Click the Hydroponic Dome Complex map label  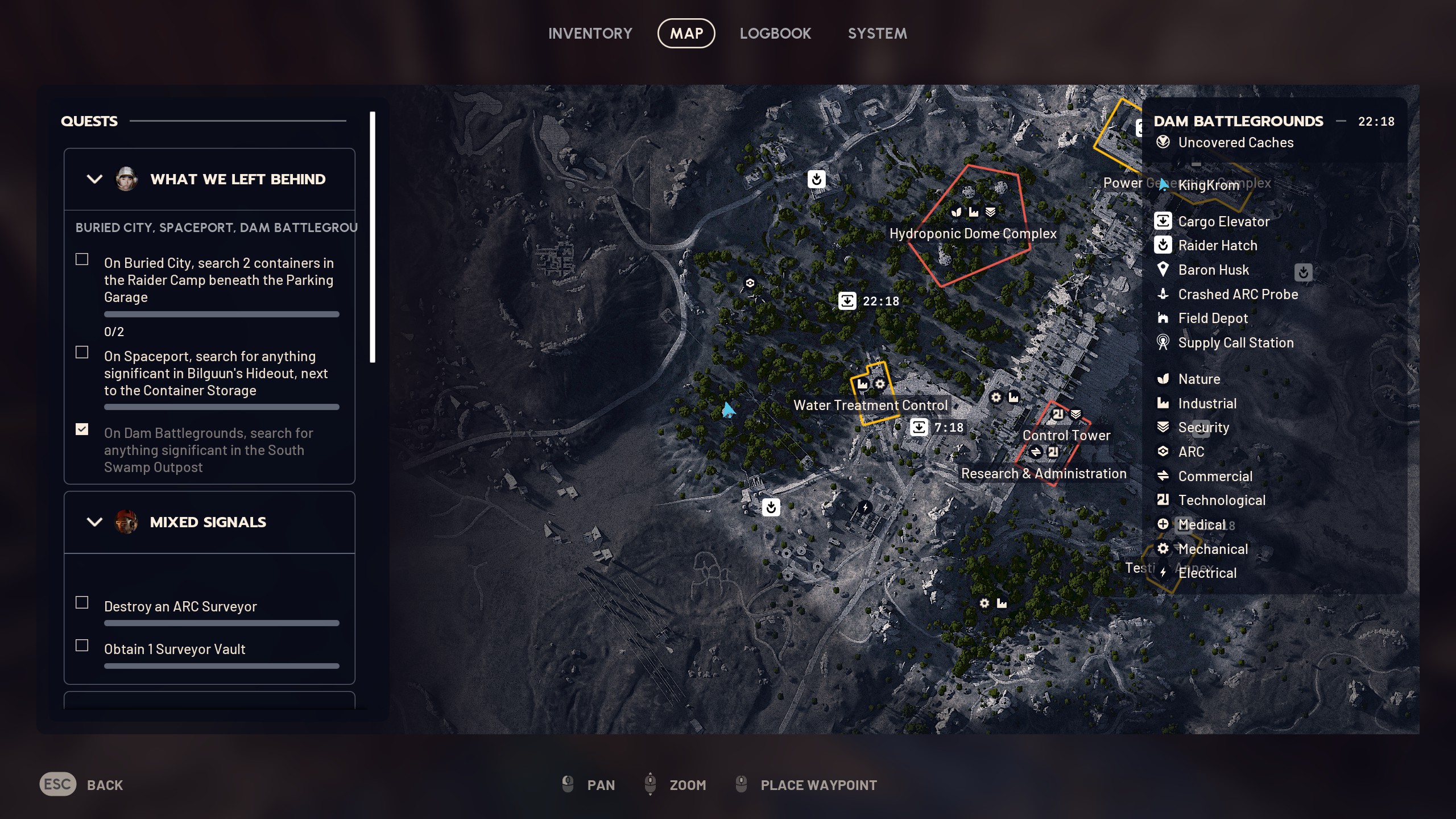(x=973, y=234)
